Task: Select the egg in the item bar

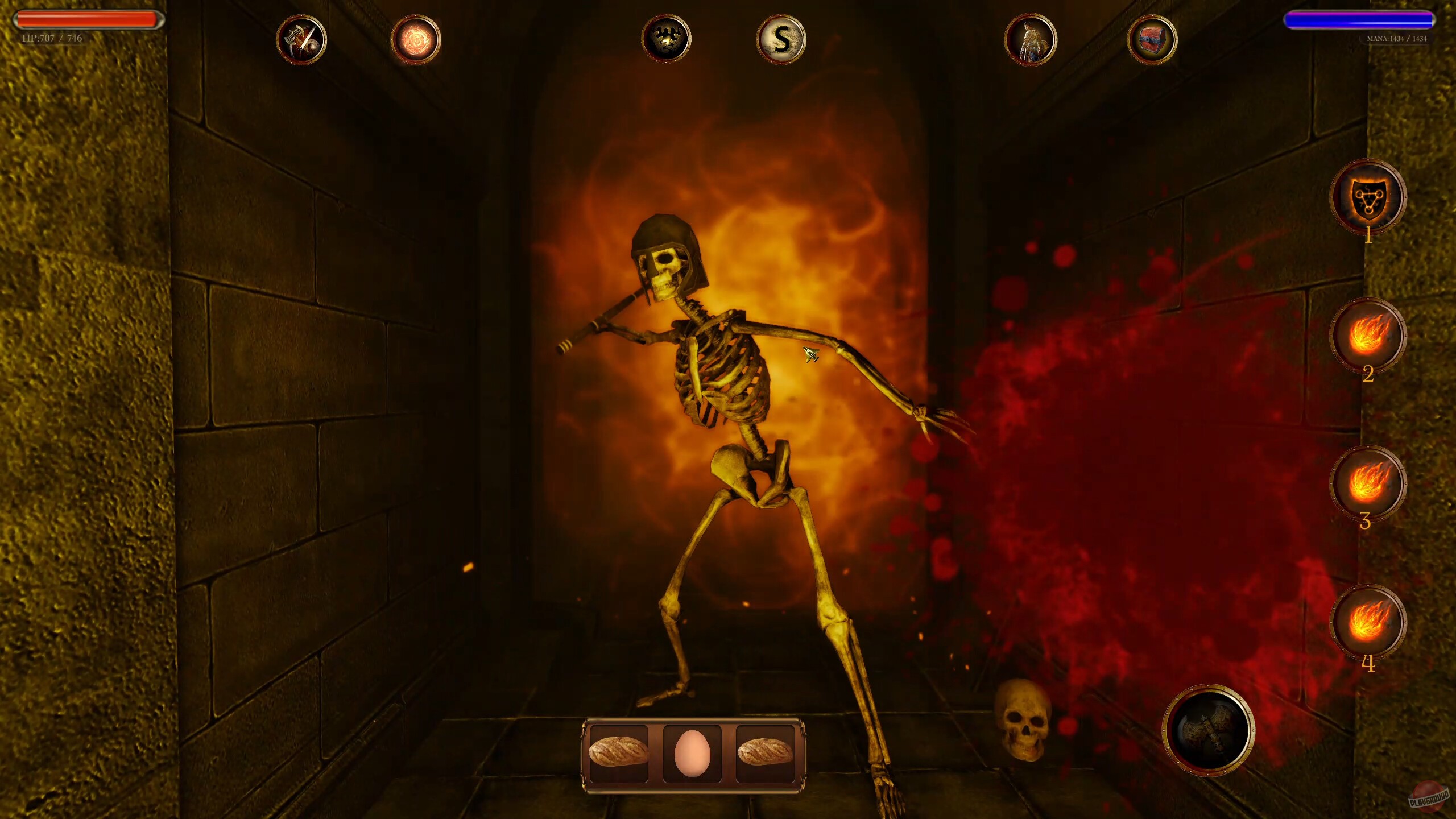Action: click(694, 754)
